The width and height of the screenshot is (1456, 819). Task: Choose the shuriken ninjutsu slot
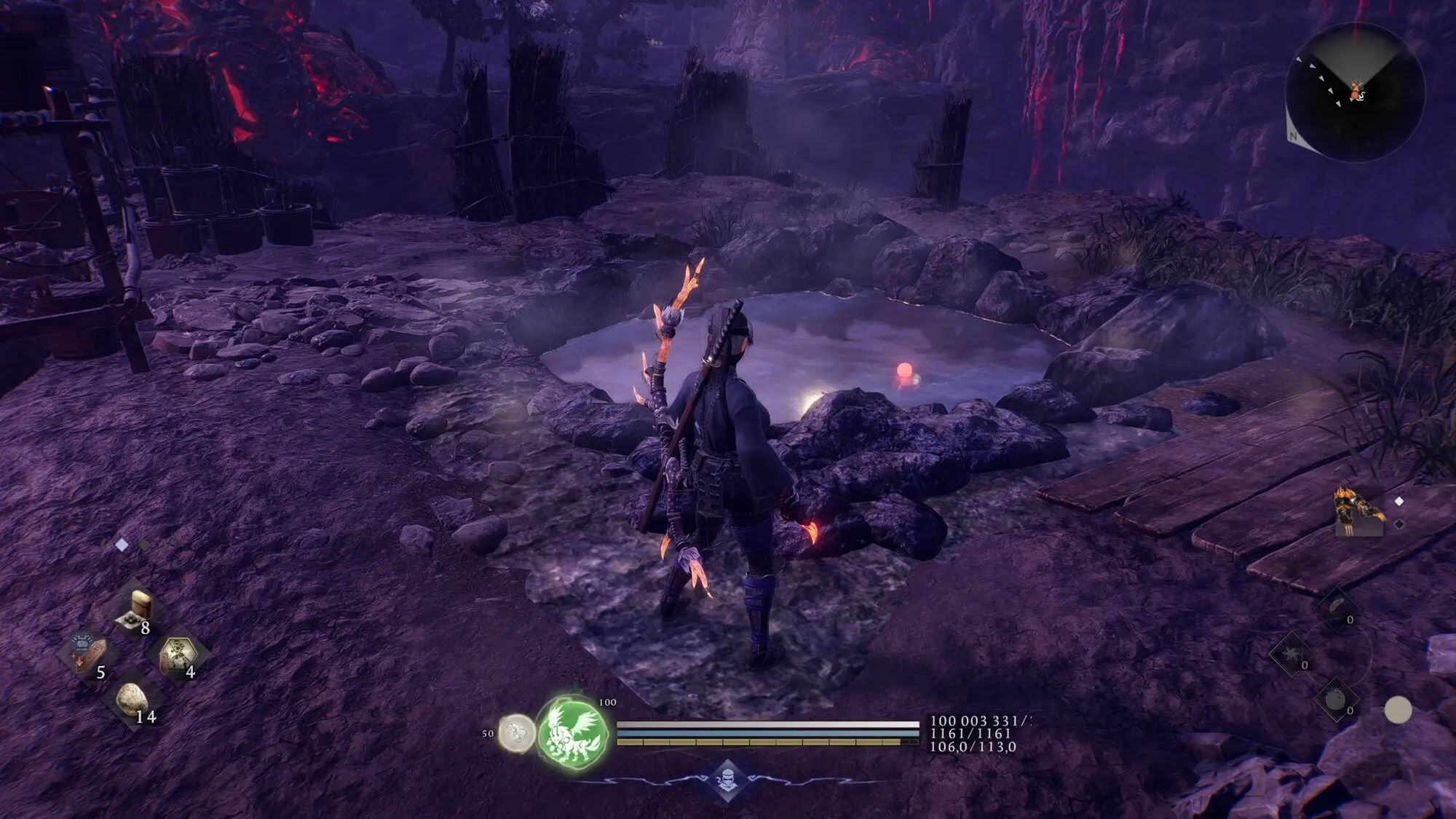1291,653
